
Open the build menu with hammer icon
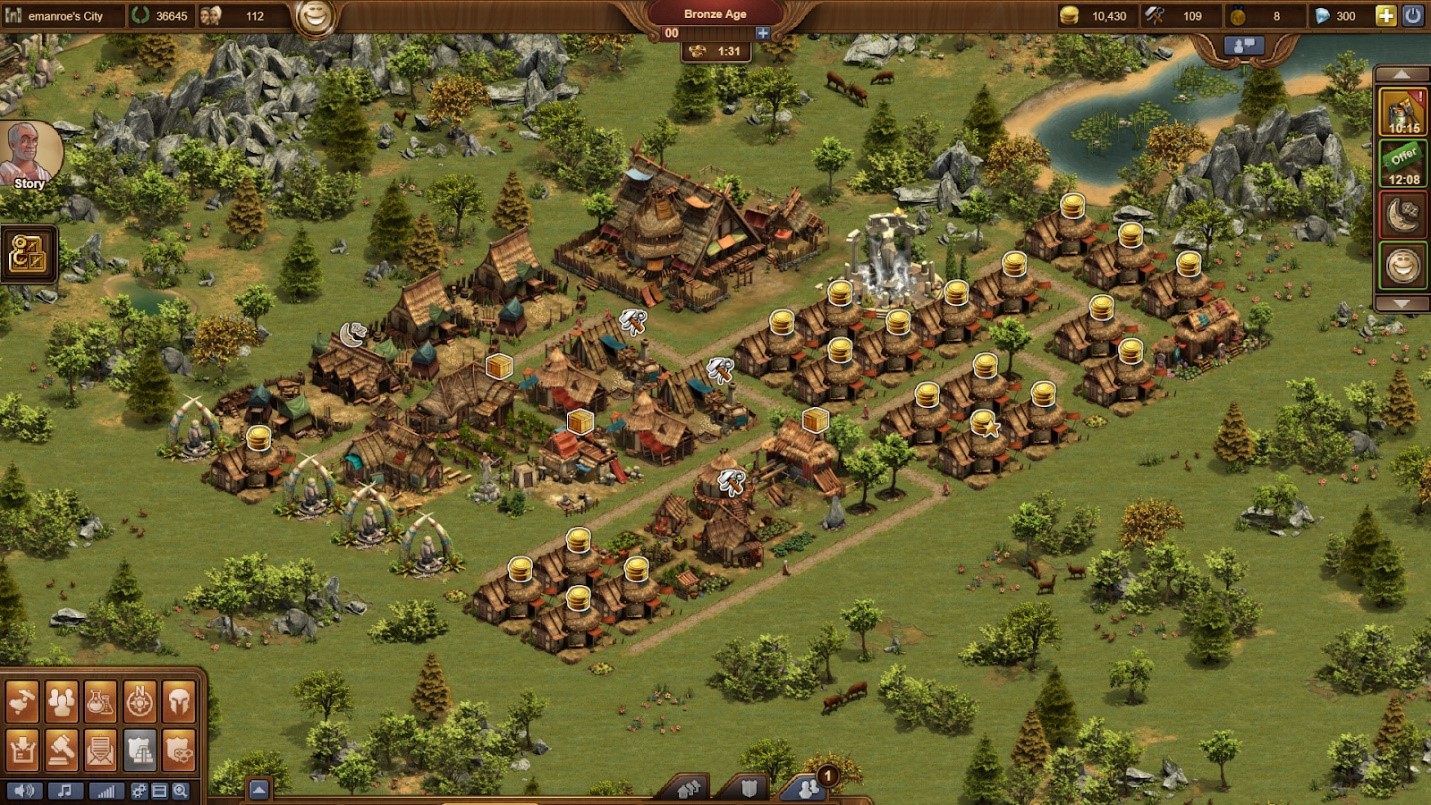click(22, 702)
